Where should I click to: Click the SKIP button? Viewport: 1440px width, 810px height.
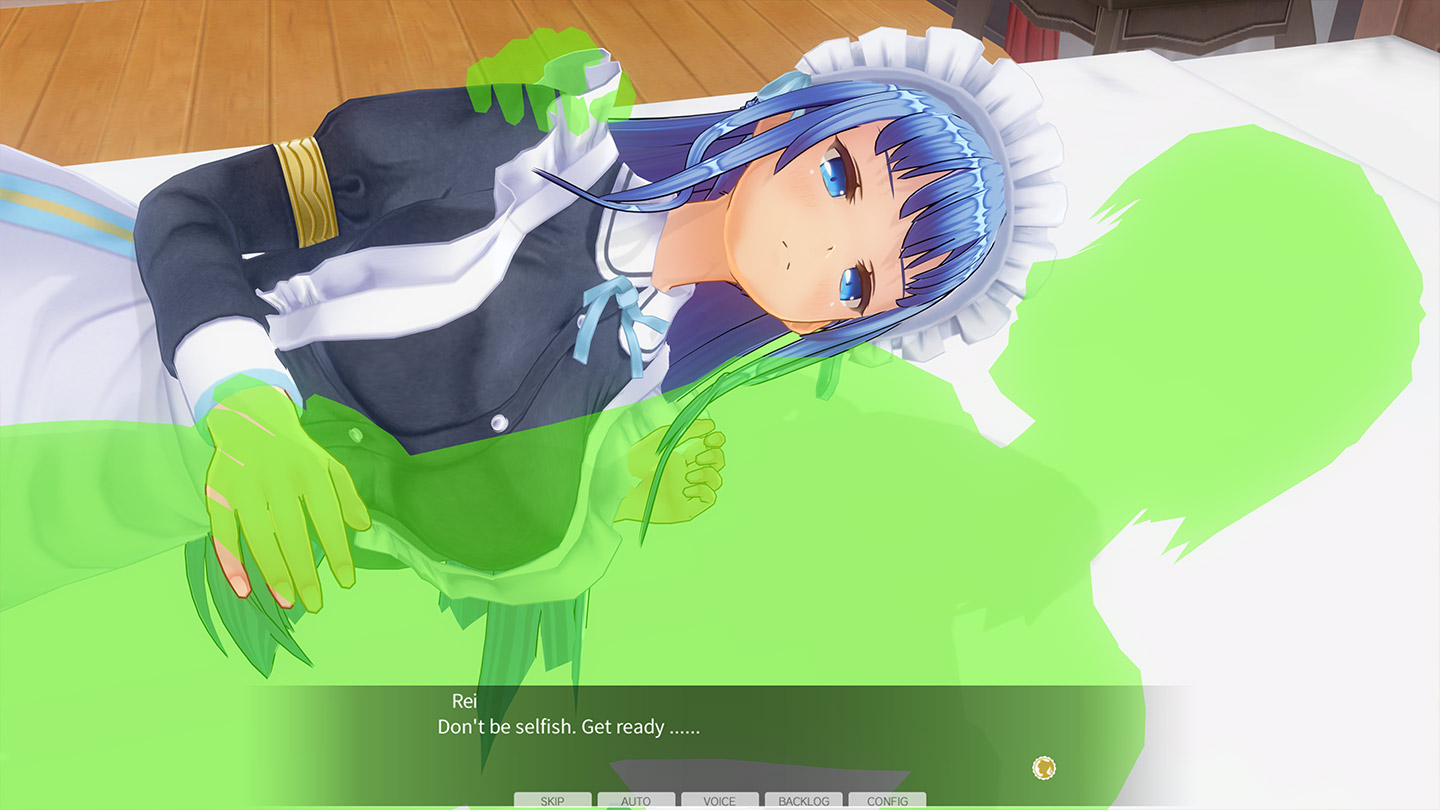click(552, 801)
